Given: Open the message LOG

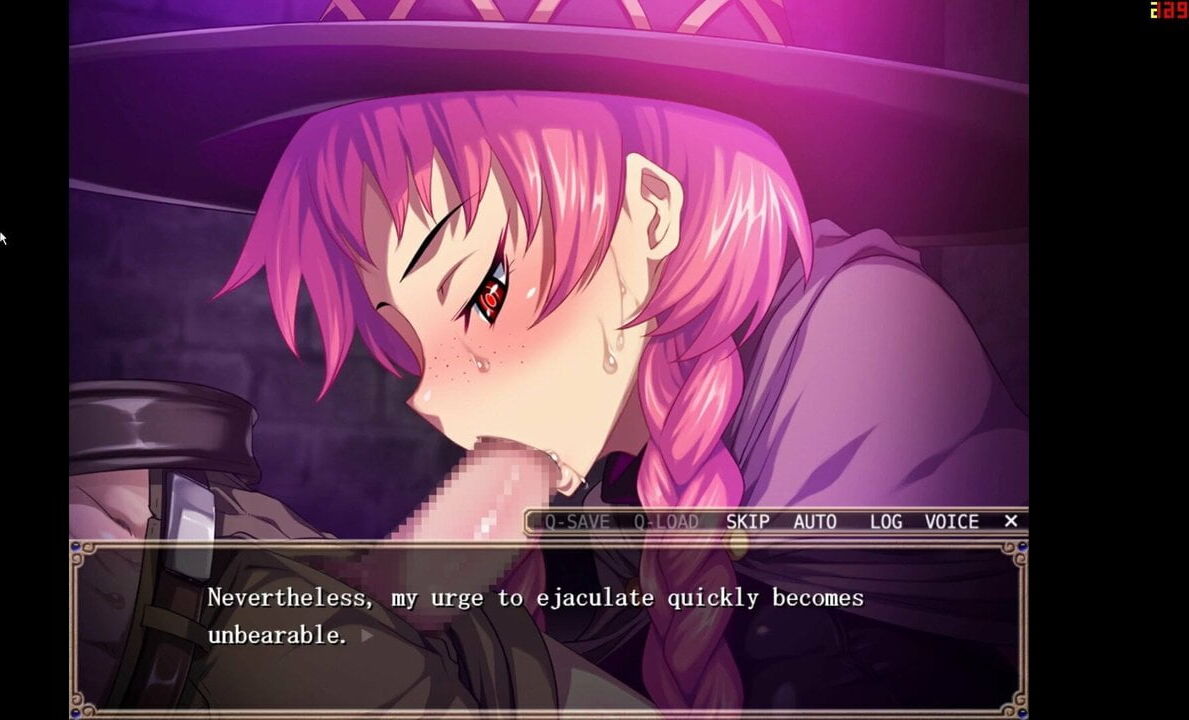Looking at the screenshot, I should (885, 521).
